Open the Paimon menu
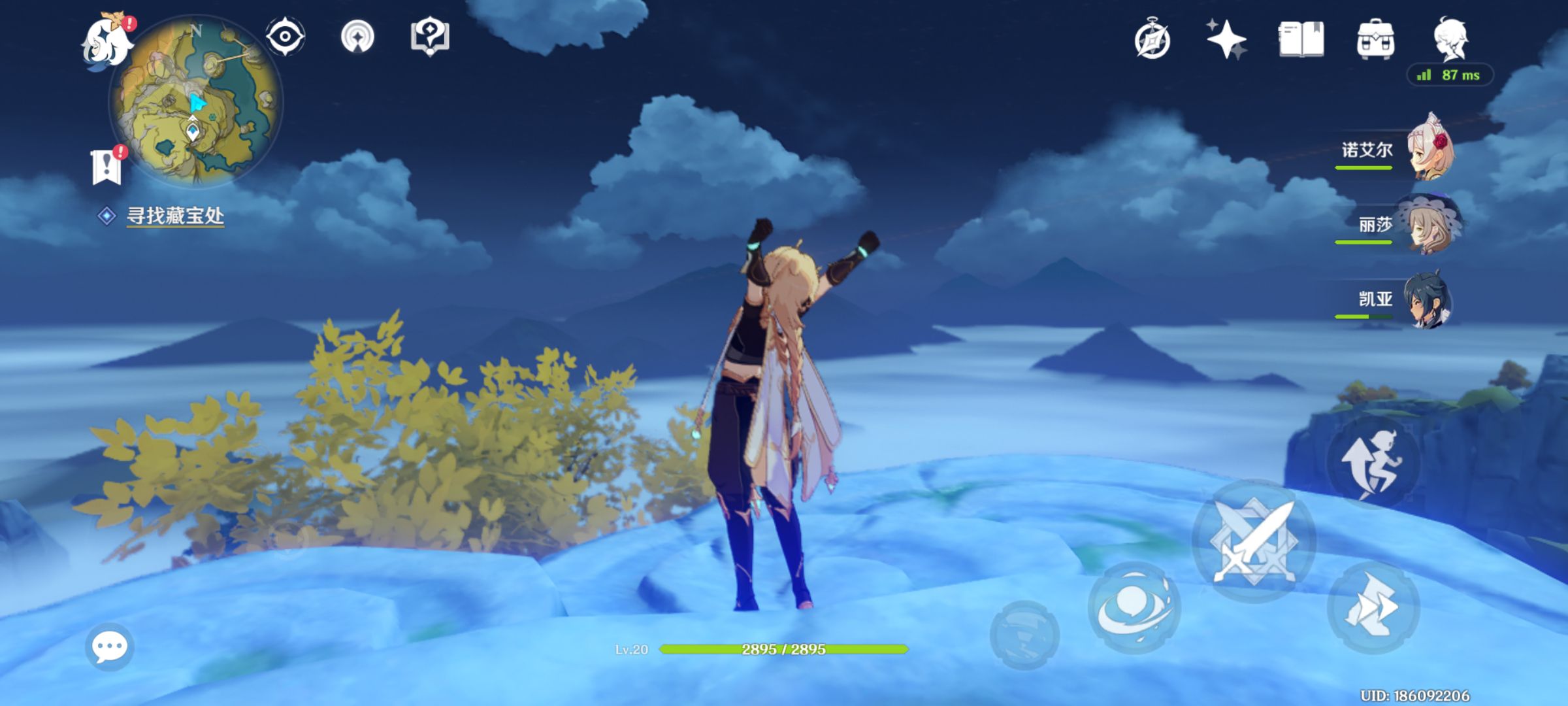Viewport: 1568px width, 706px height. tap(106, 42)
